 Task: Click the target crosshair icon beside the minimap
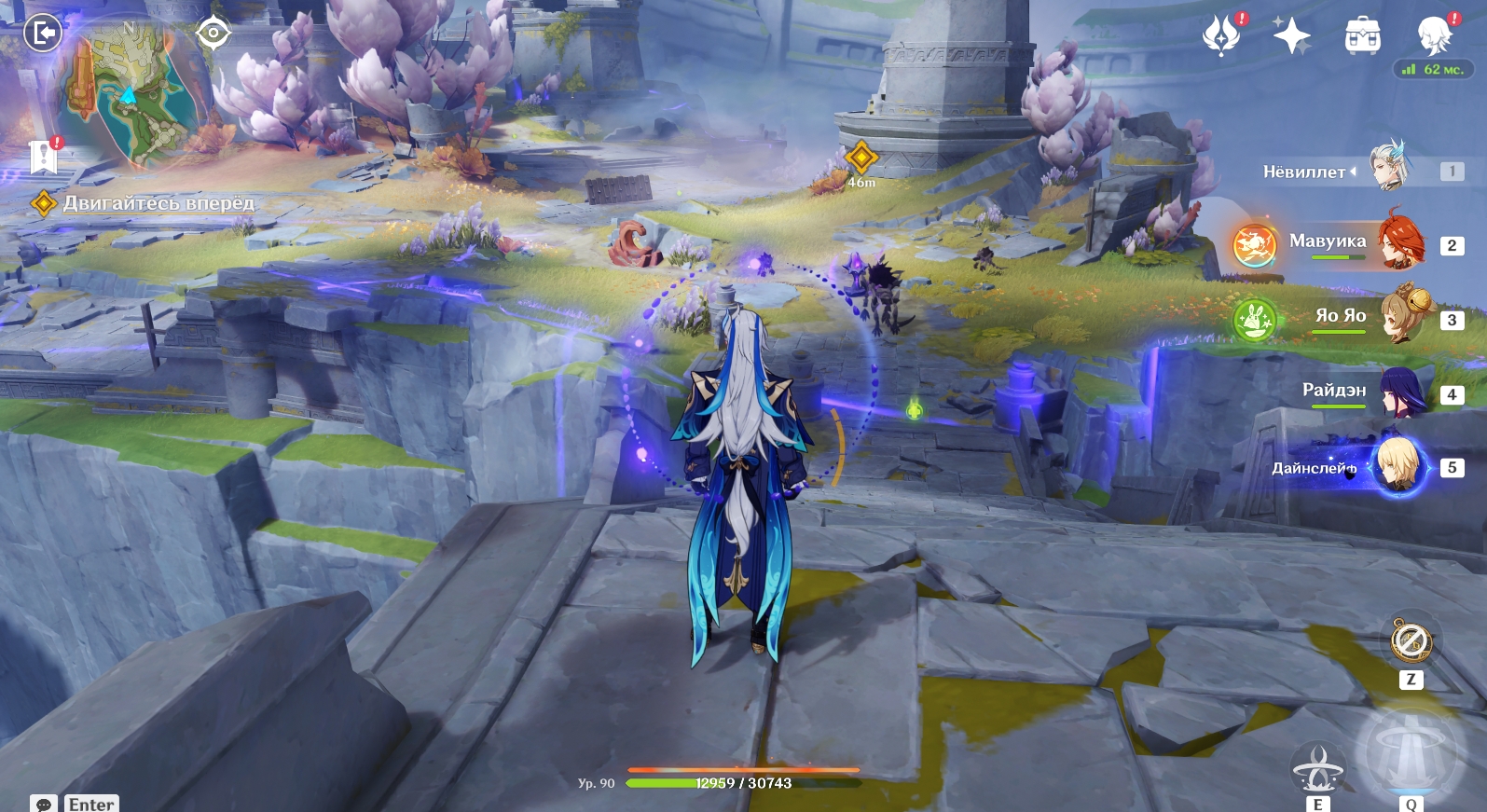click(x=213, y=34)
